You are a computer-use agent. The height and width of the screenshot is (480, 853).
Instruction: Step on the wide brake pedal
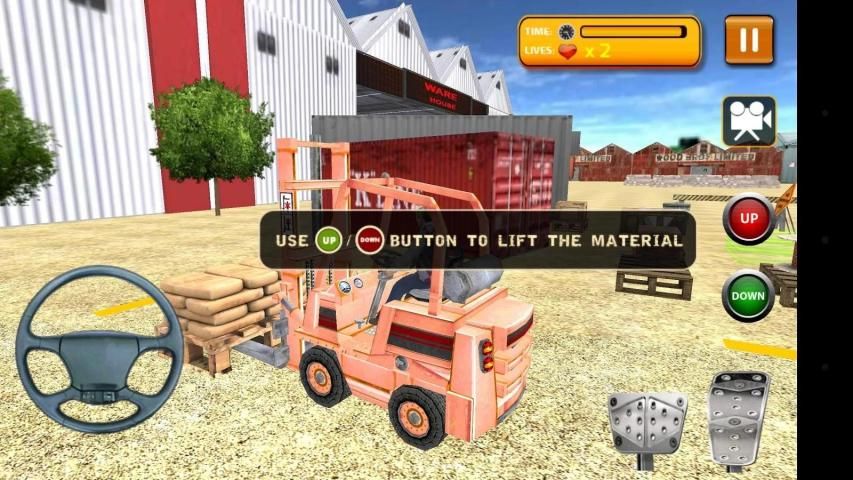click(x=646, y=423)
